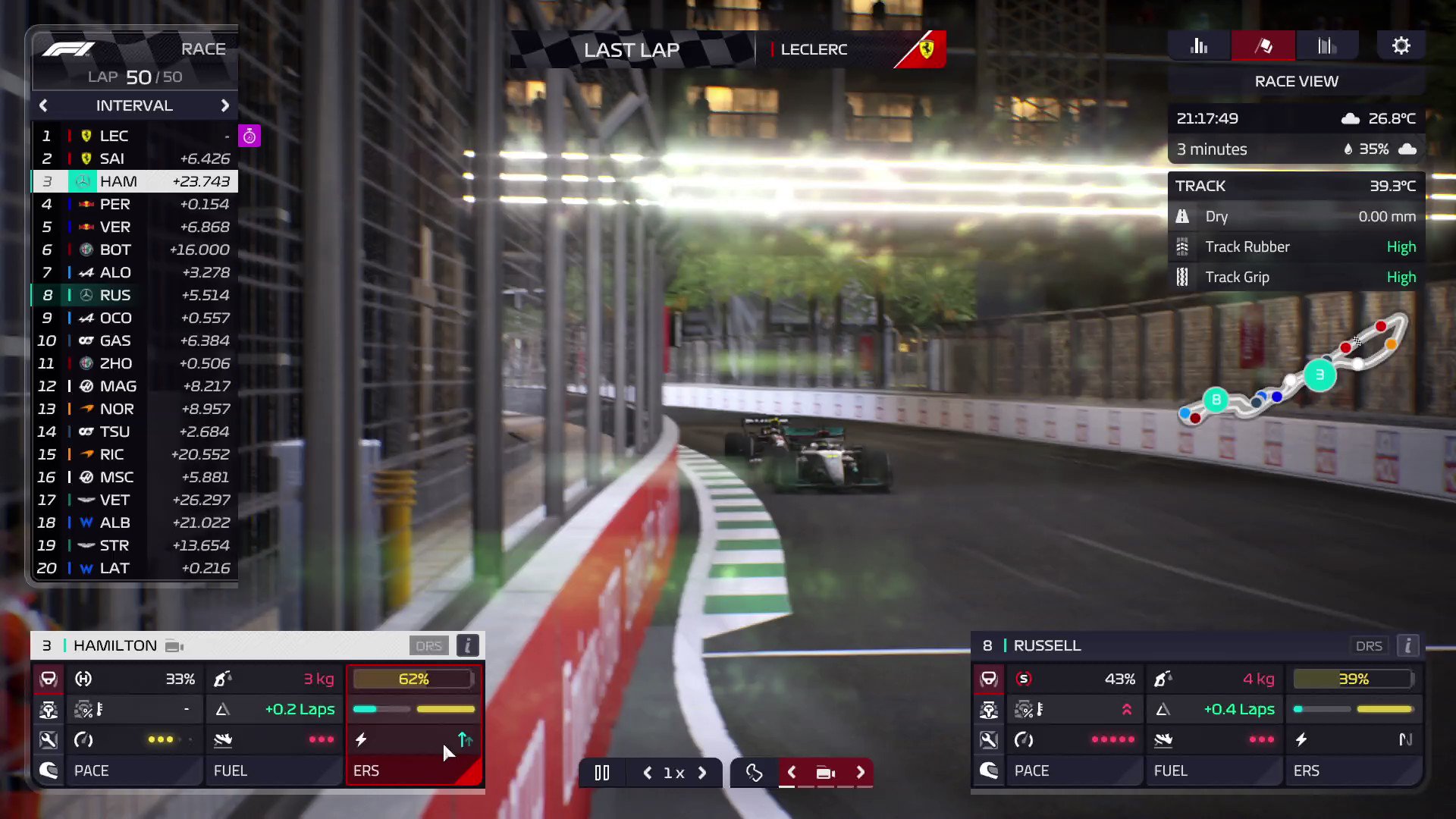Click the right chevron to change camera view
The height and width of the screenshot is (819, 1456).
860,772
